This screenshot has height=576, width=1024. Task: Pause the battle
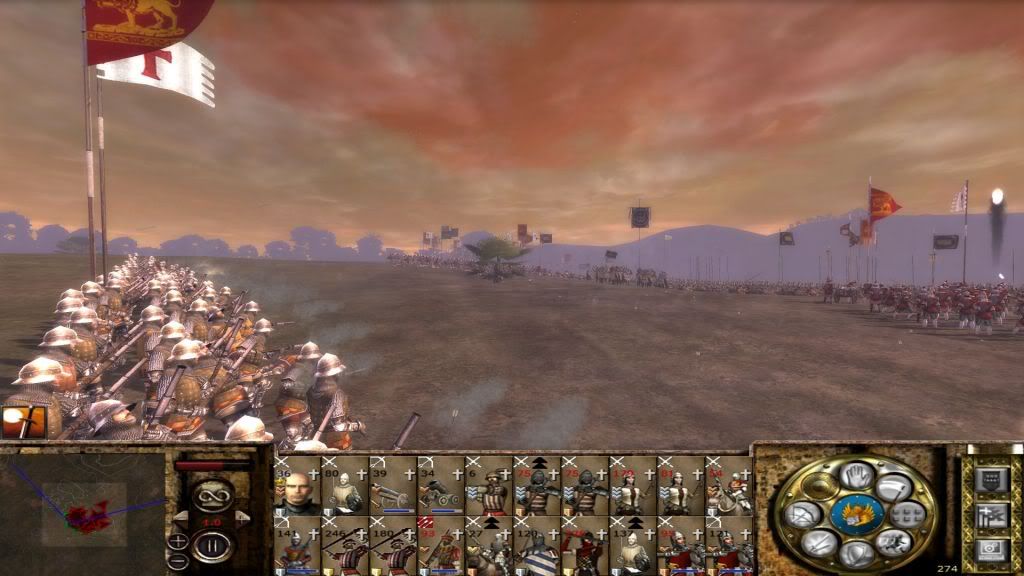212,546
